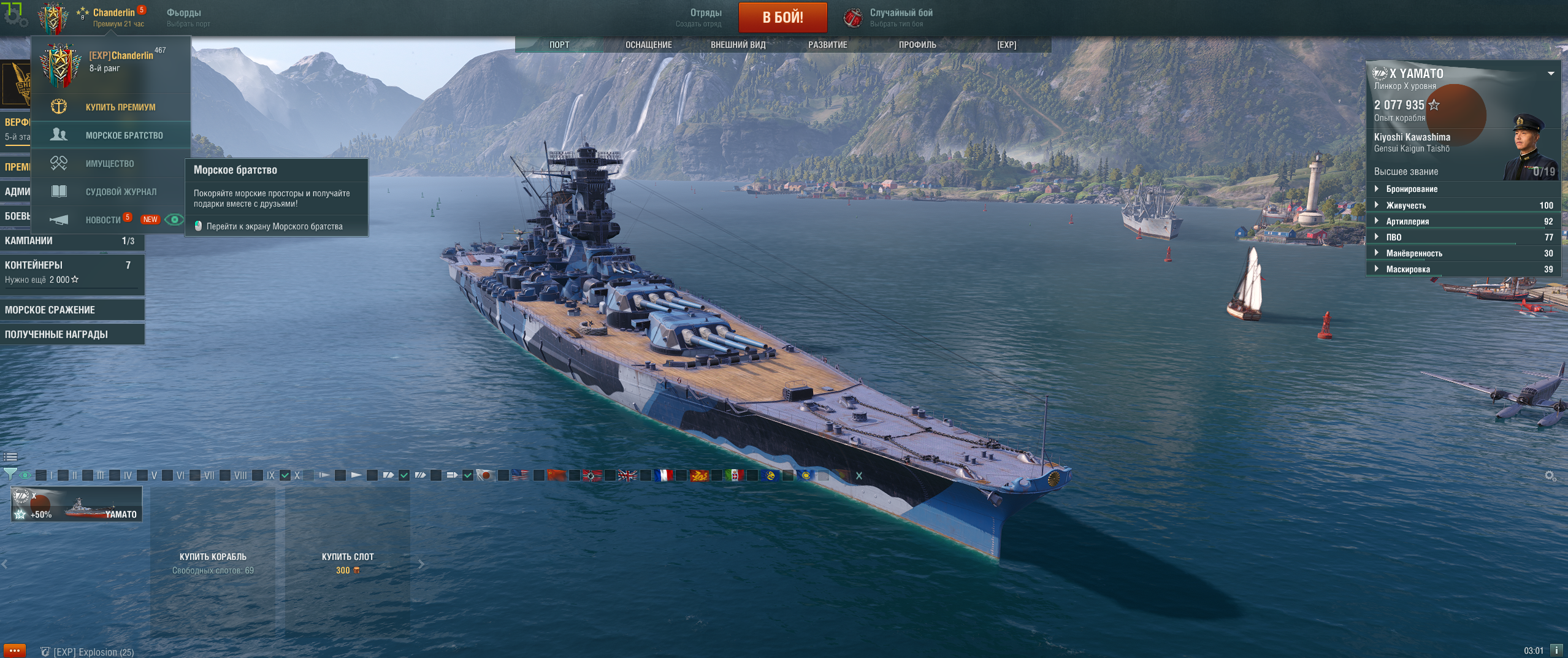The image size is (1568, 658).
Task: Start a battle with the В БОЙ! button
Action: 782,17
